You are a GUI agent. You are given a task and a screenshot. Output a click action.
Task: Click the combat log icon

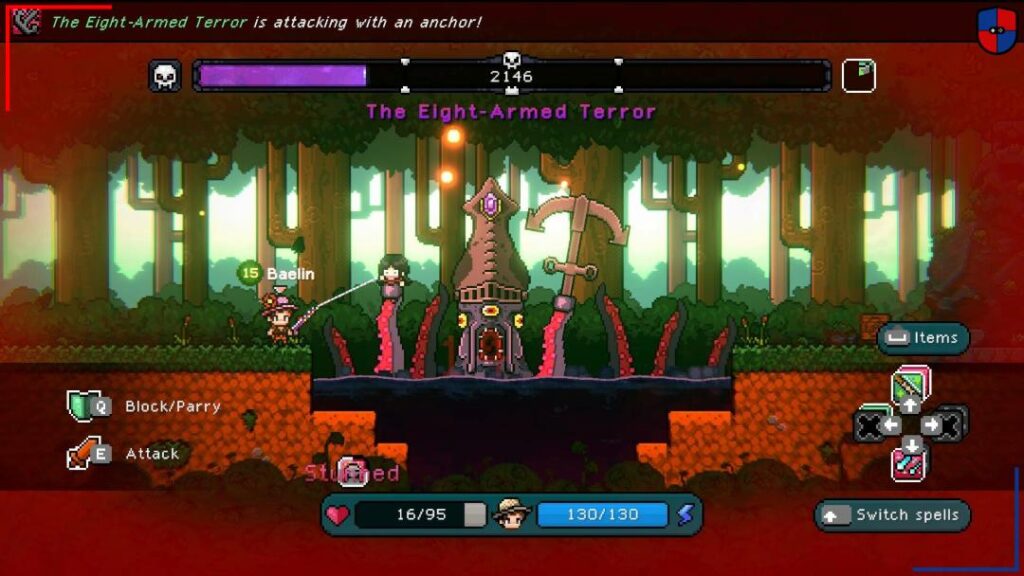pyautogui.click(x=27, y=22)
